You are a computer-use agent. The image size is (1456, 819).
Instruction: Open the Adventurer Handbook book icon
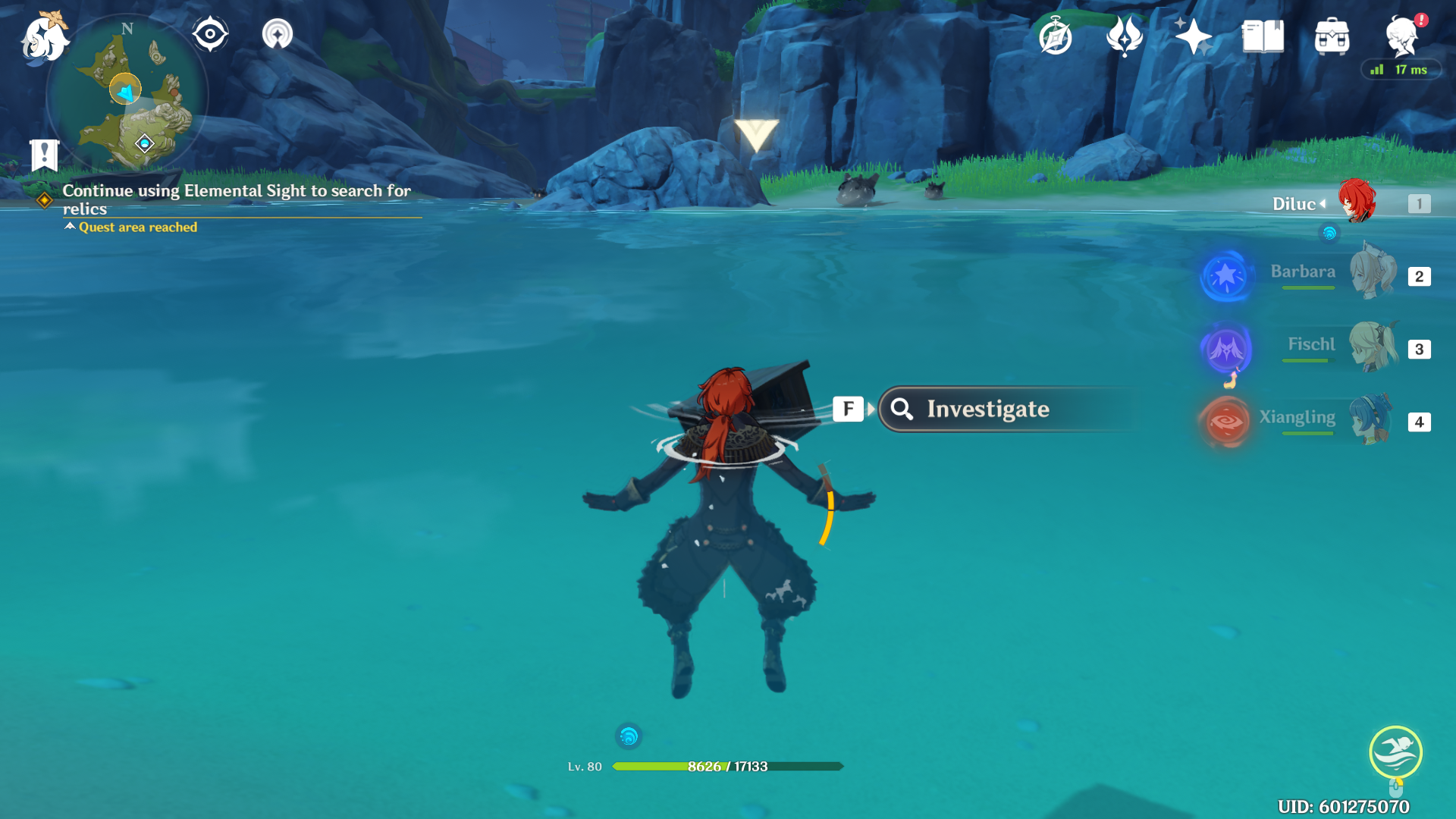pos(1263,36)
